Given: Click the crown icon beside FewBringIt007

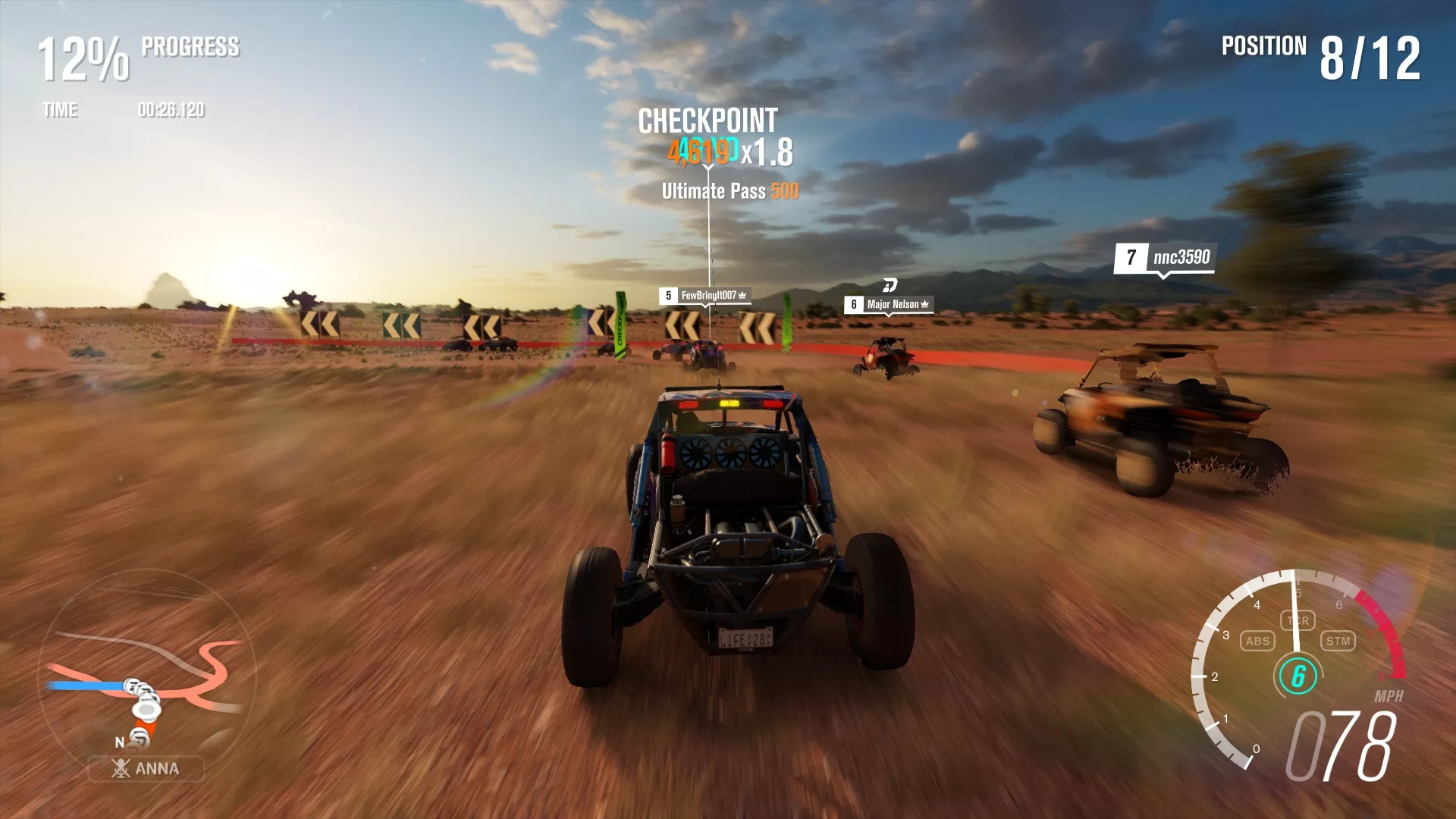Looking at the screenshot, I should point(742,296).
